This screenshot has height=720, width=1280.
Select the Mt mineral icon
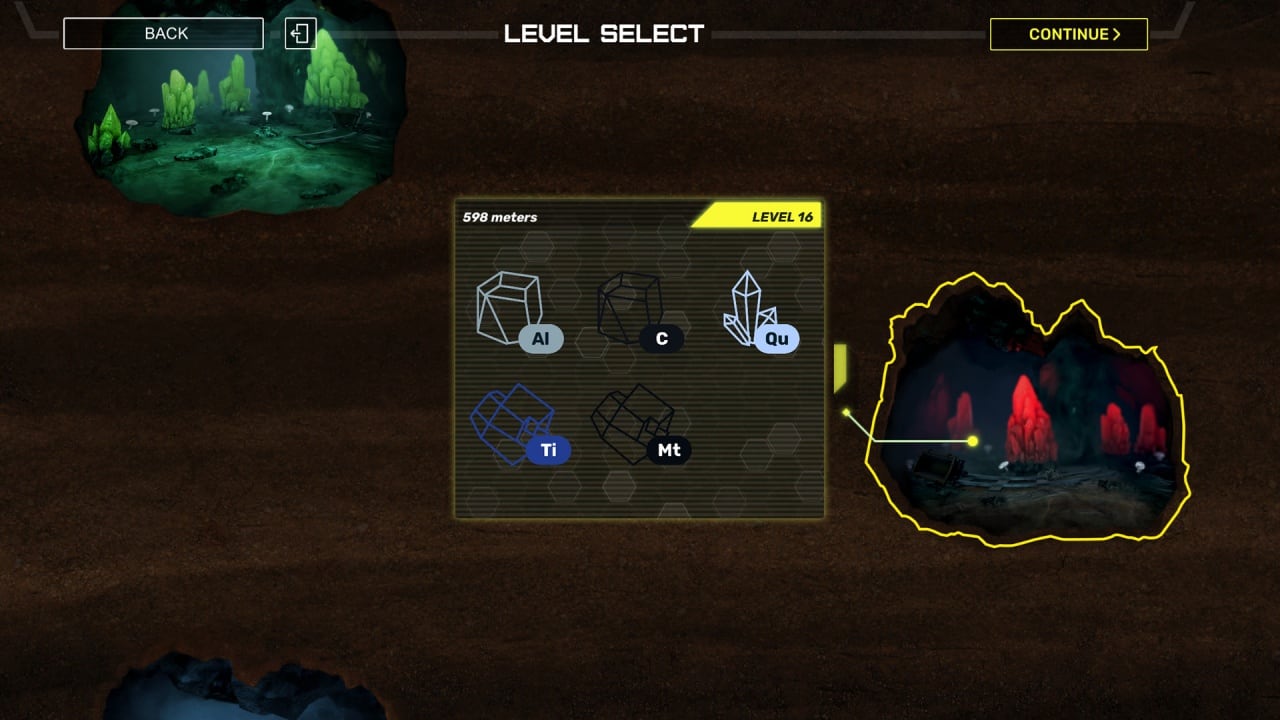[x=638, y=425]
